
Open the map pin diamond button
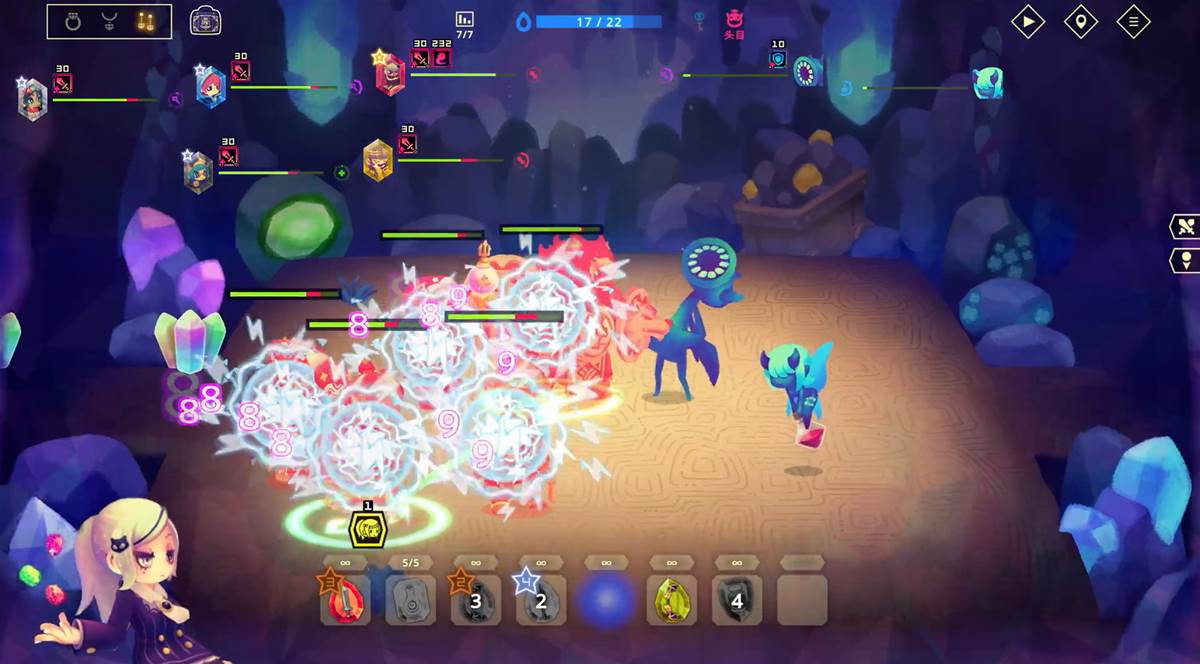tap(1080, 21)
